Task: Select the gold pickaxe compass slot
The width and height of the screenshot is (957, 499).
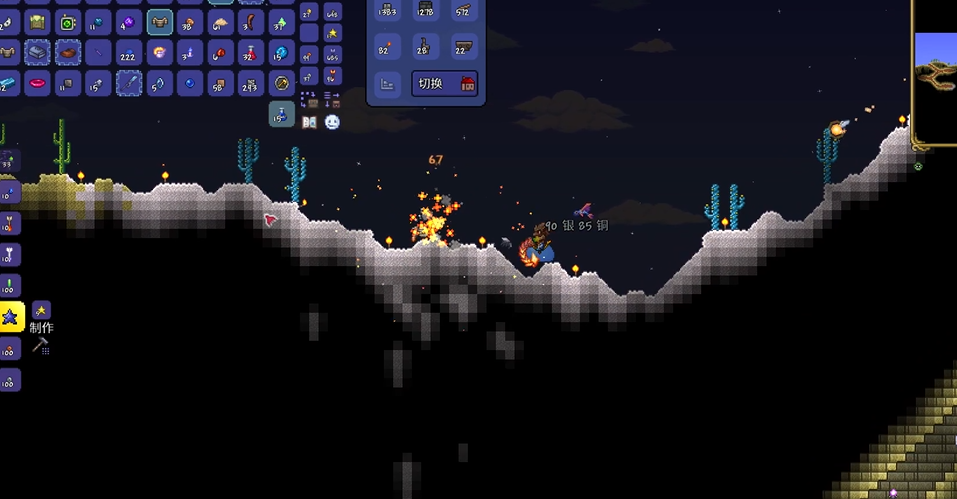Action: click(x=282, y=83)
